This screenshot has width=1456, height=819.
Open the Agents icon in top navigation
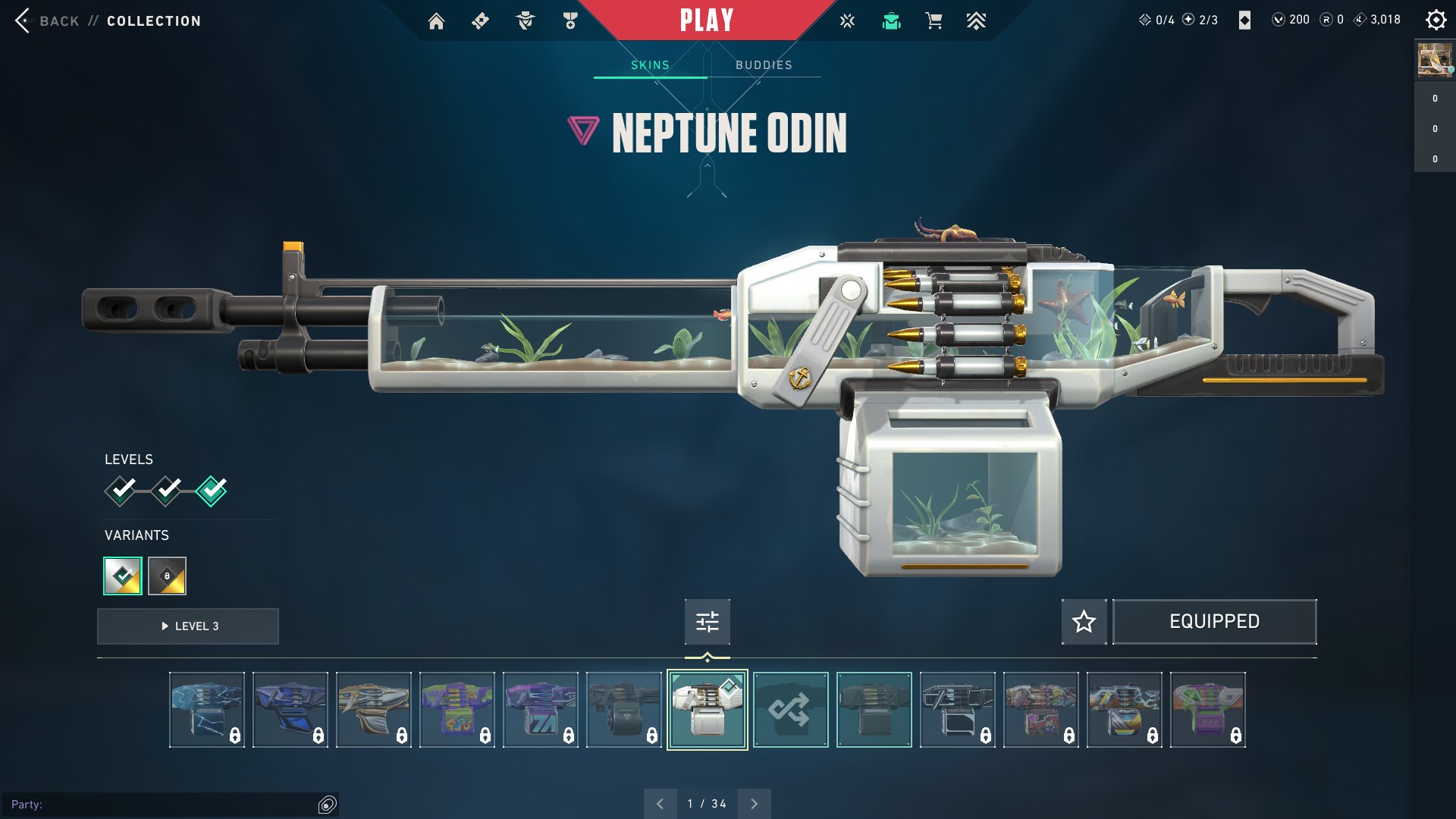tap(526, 20)
